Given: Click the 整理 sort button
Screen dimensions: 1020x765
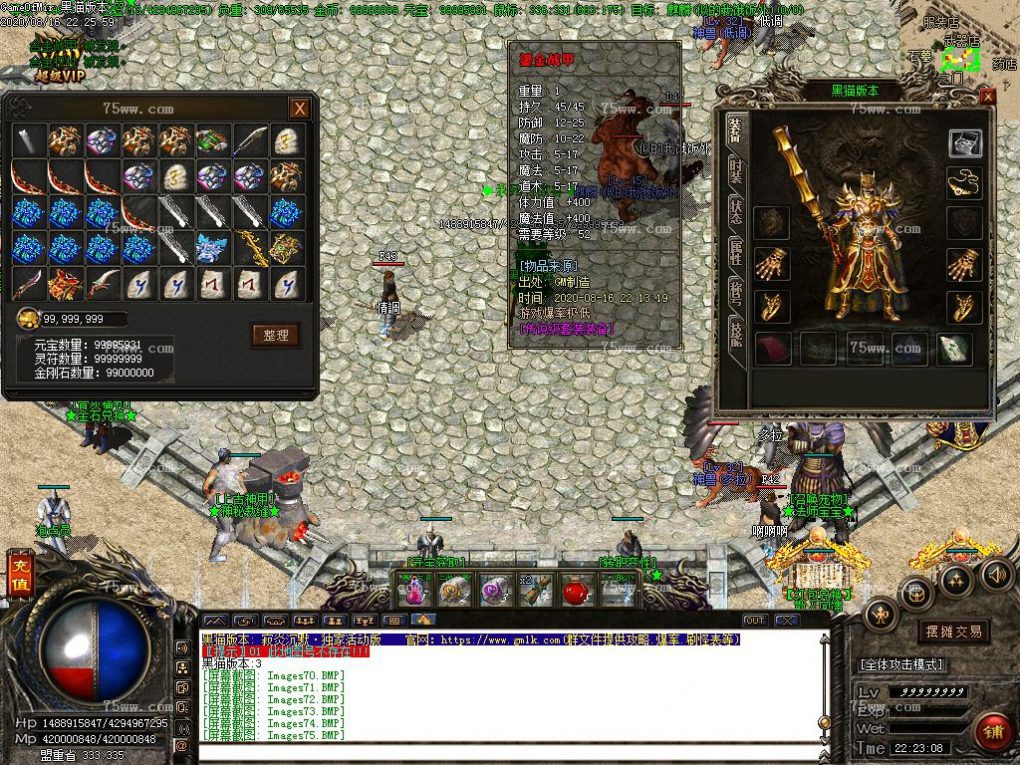Looking at the screenshot, I should click(275, 335).
